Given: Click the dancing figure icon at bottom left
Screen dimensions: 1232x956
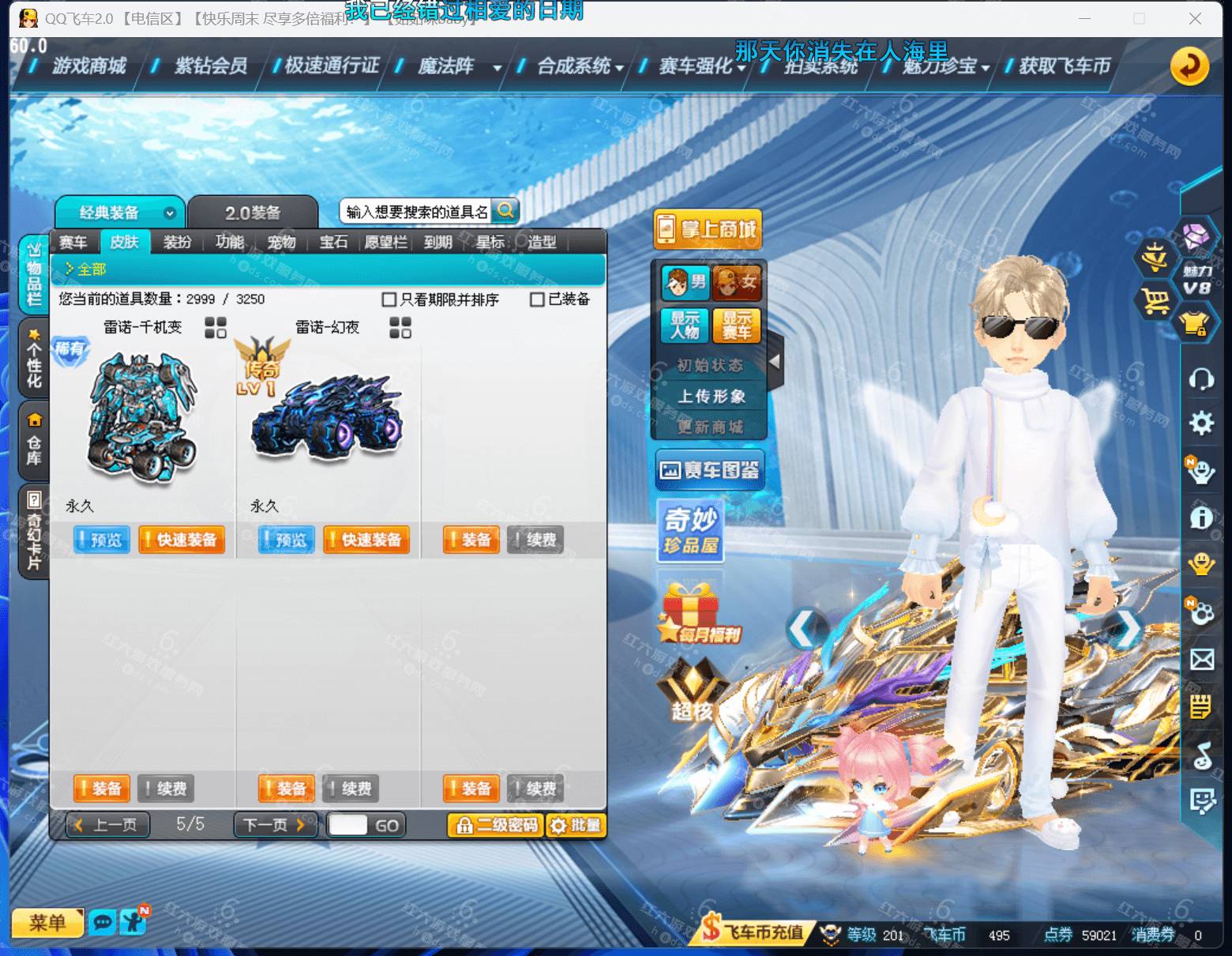Looking at the screenshot, I should (131, 920).
